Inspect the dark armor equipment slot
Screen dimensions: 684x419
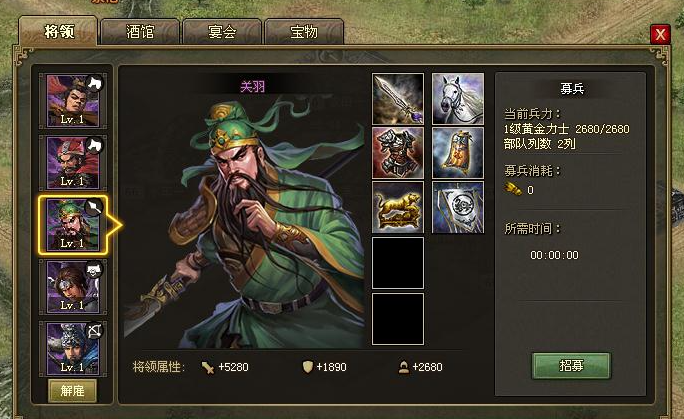(x=398, y=153)
